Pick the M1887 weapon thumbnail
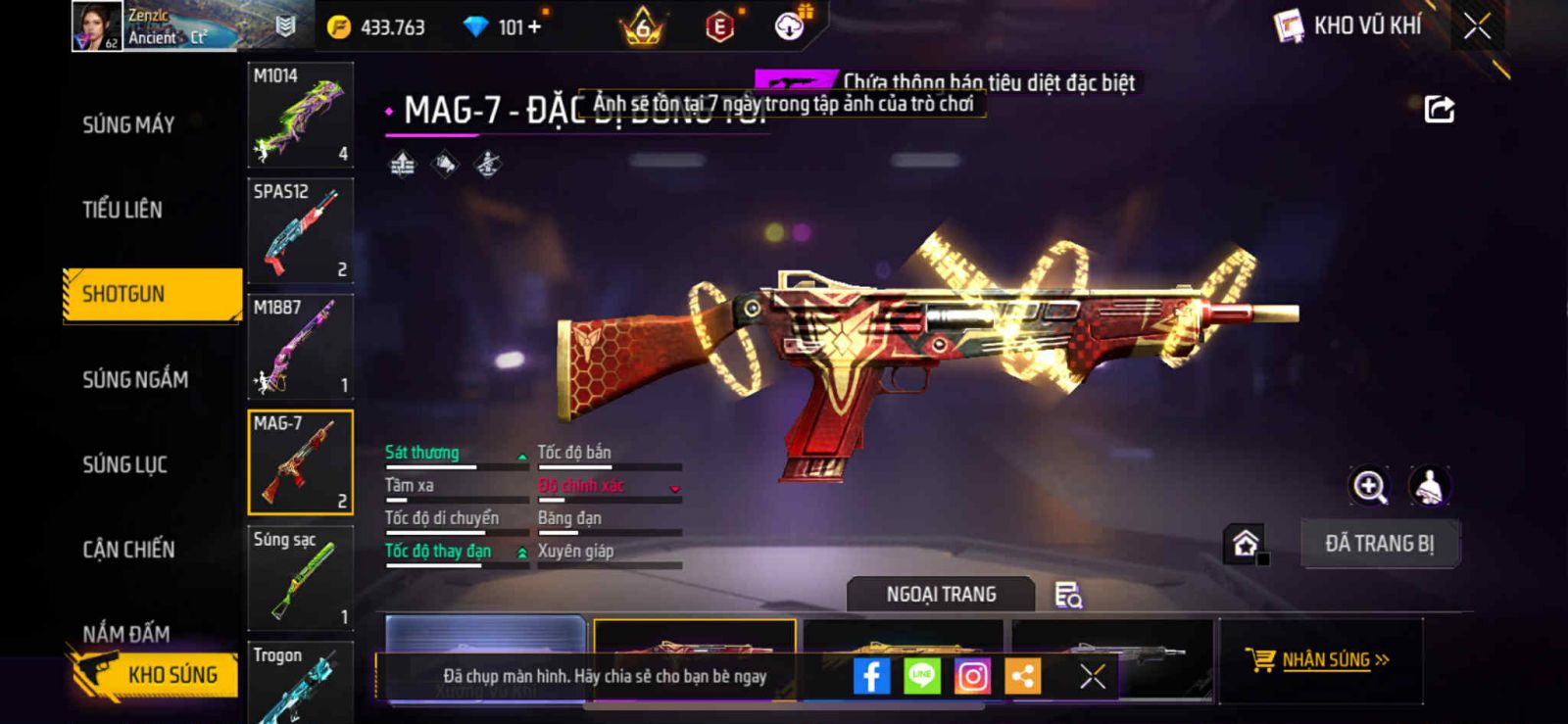Viewport: 1568px width, 724px height. tap(300, 347)
